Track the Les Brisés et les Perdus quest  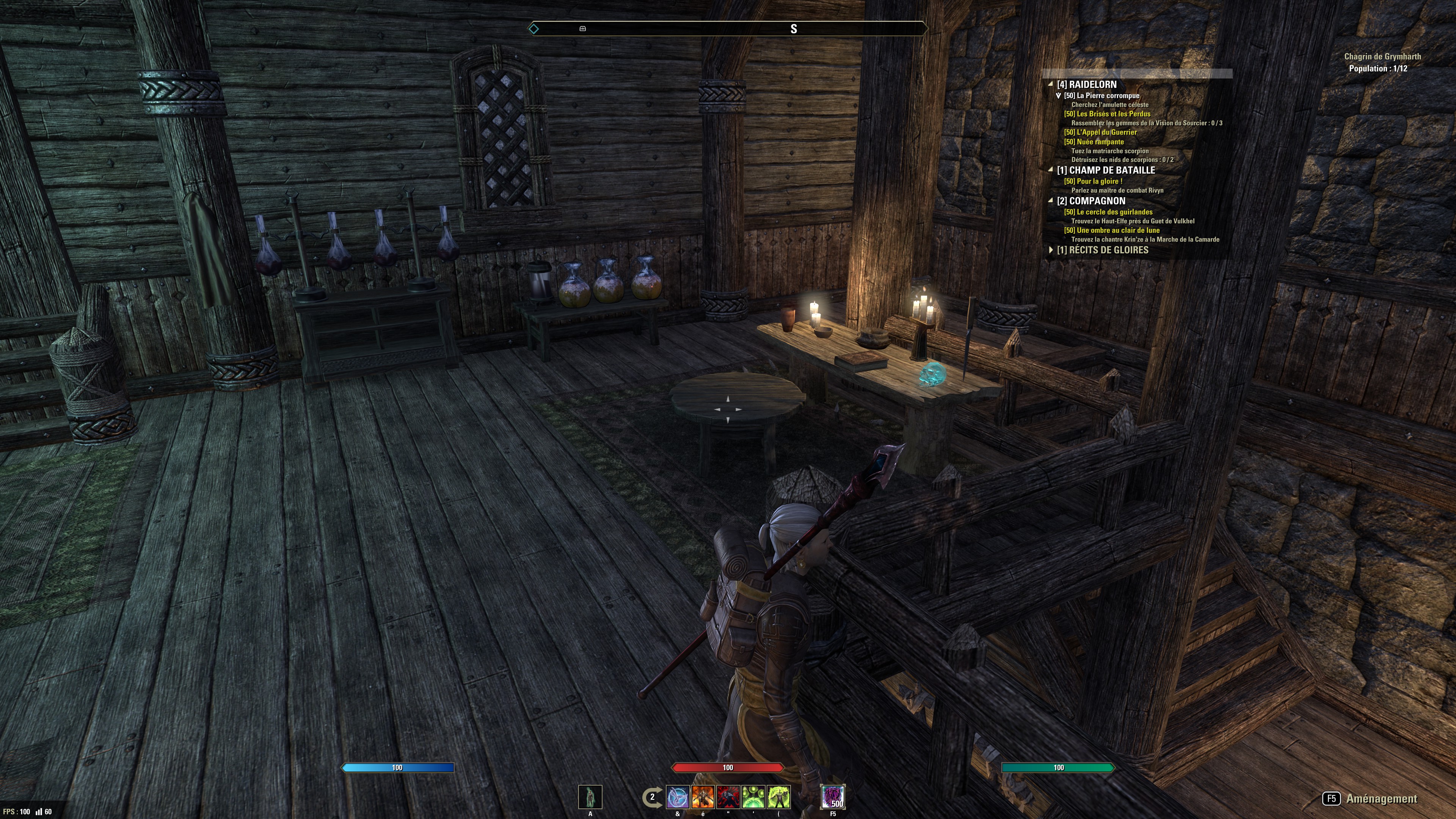[x=1107, y=114]
